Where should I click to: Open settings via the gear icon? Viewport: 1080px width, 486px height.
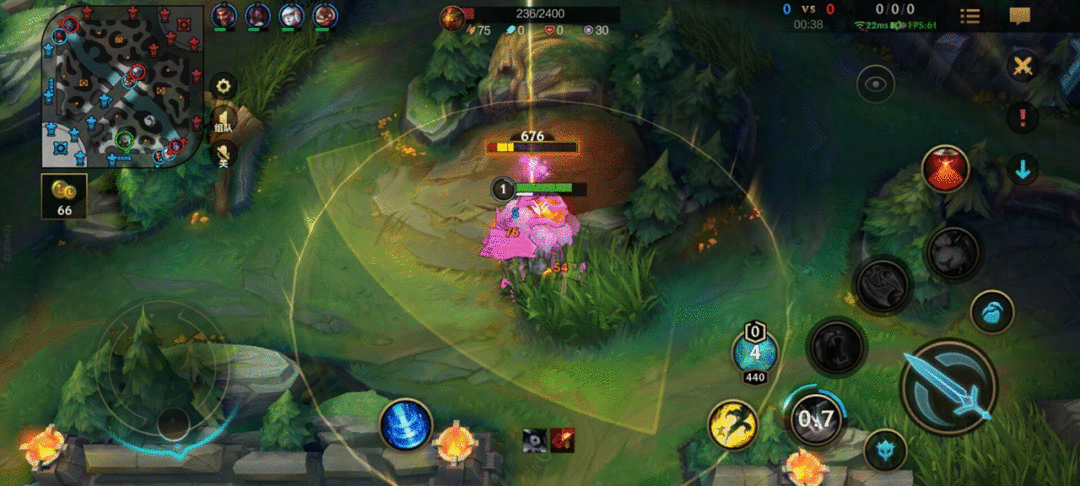(223, 86)
